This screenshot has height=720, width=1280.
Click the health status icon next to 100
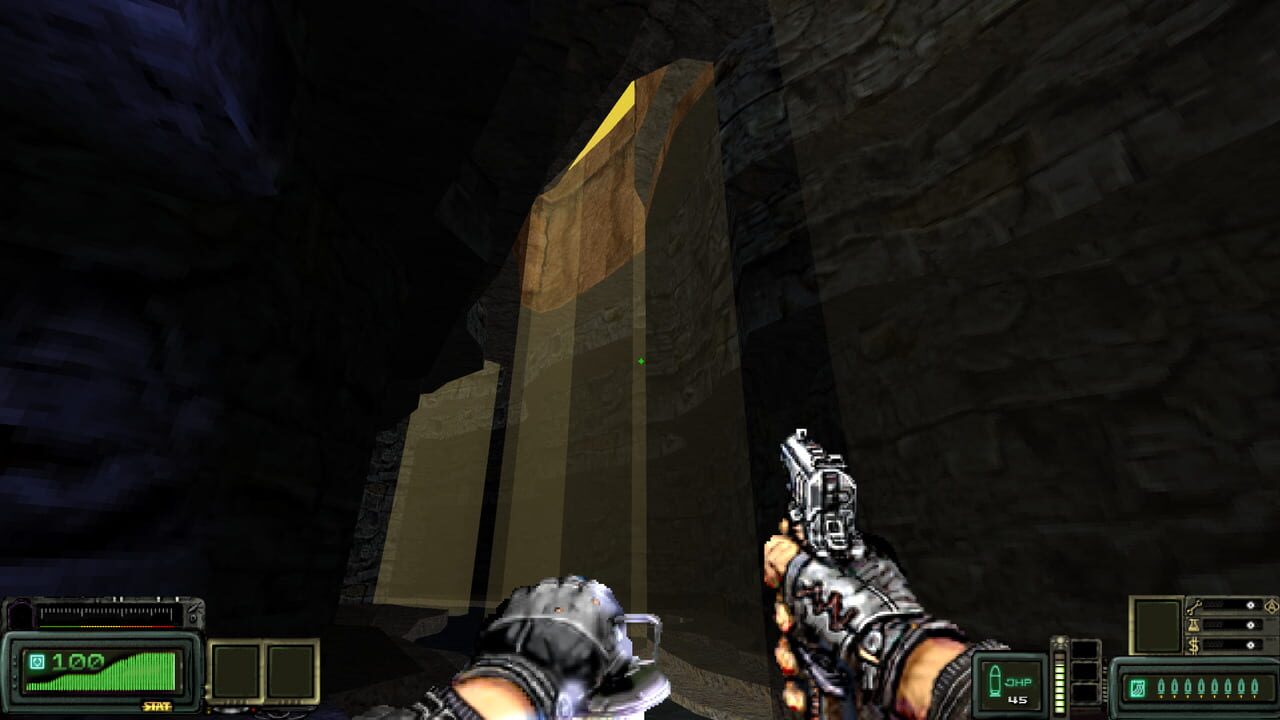point(37,661)
